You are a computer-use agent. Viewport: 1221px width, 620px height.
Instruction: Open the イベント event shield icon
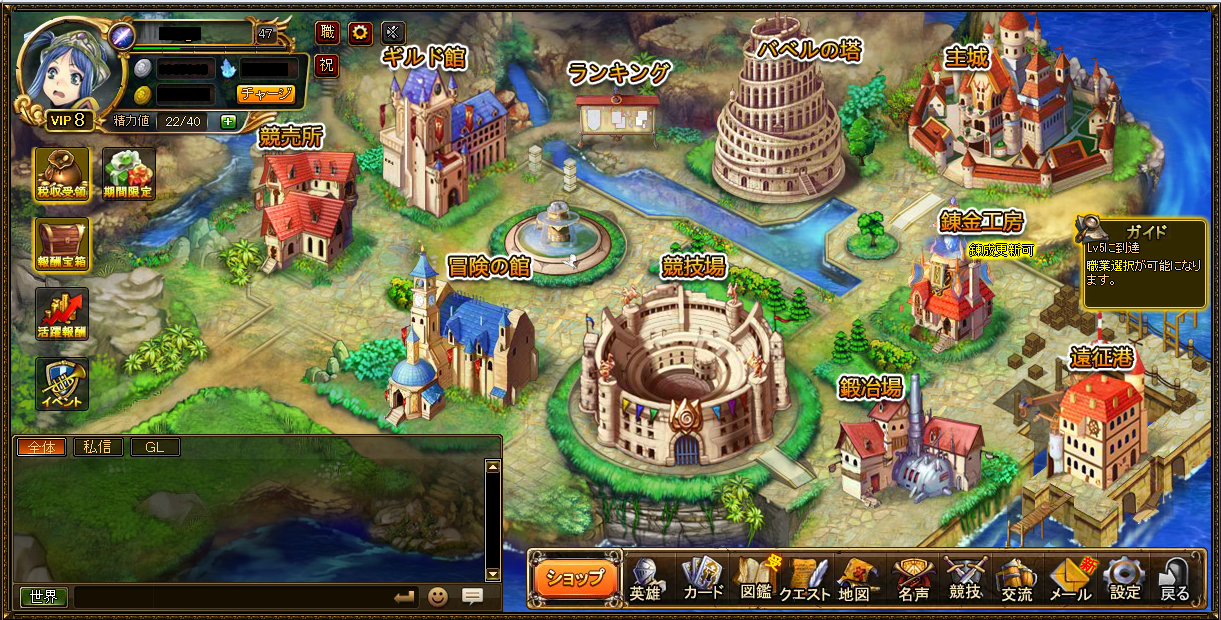[62, 384]
